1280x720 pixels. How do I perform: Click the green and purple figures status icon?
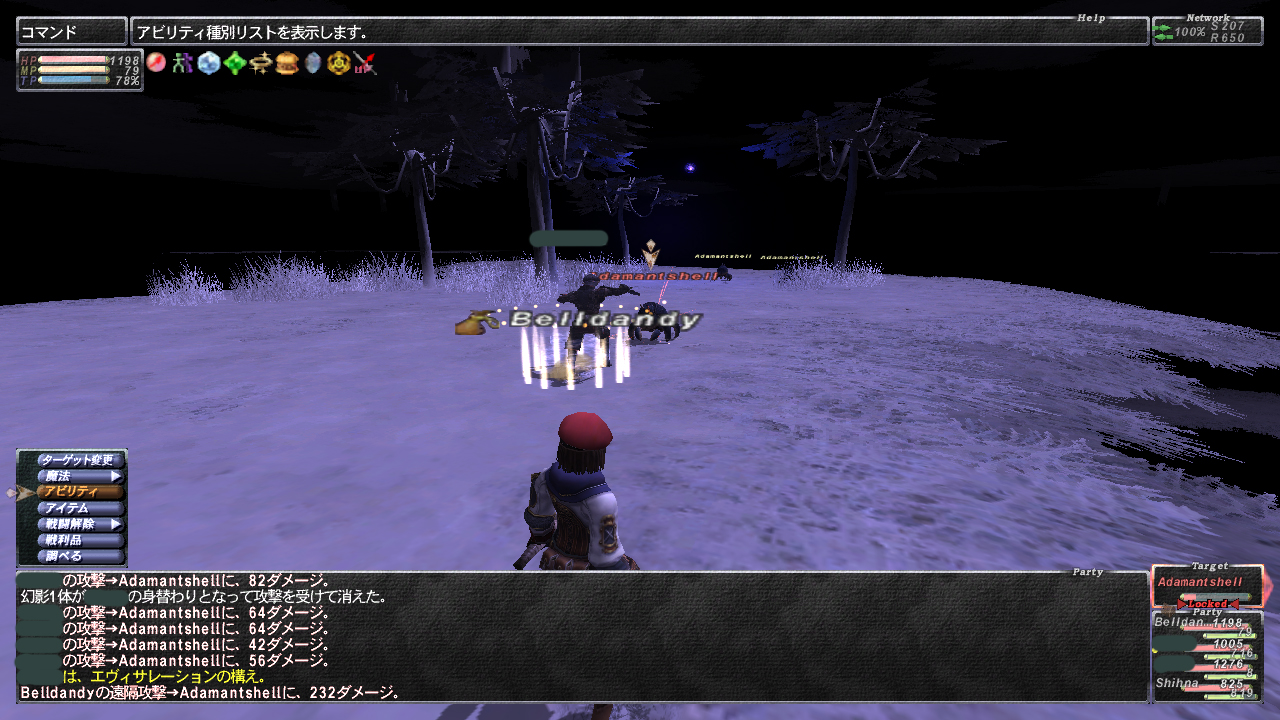click(x=182, y=63)
